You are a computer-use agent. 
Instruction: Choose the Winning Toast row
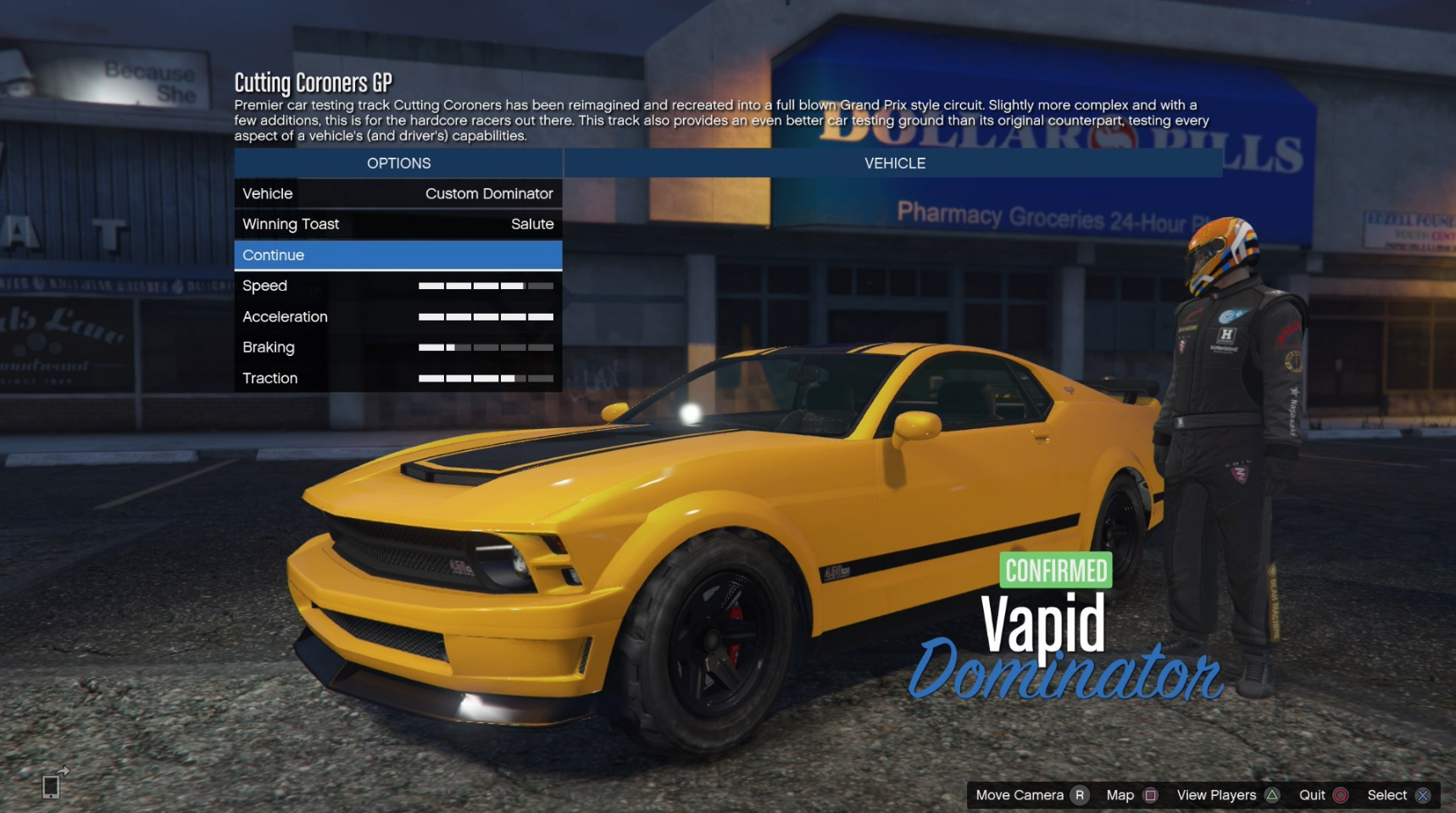pos(397,224)
